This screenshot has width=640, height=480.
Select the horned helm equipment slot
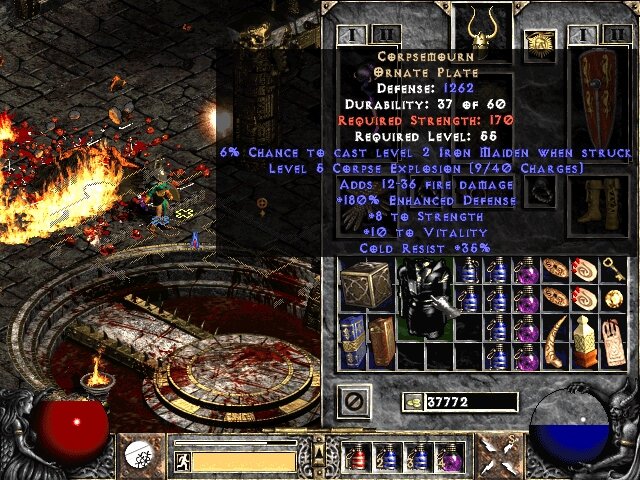(479, 24)
